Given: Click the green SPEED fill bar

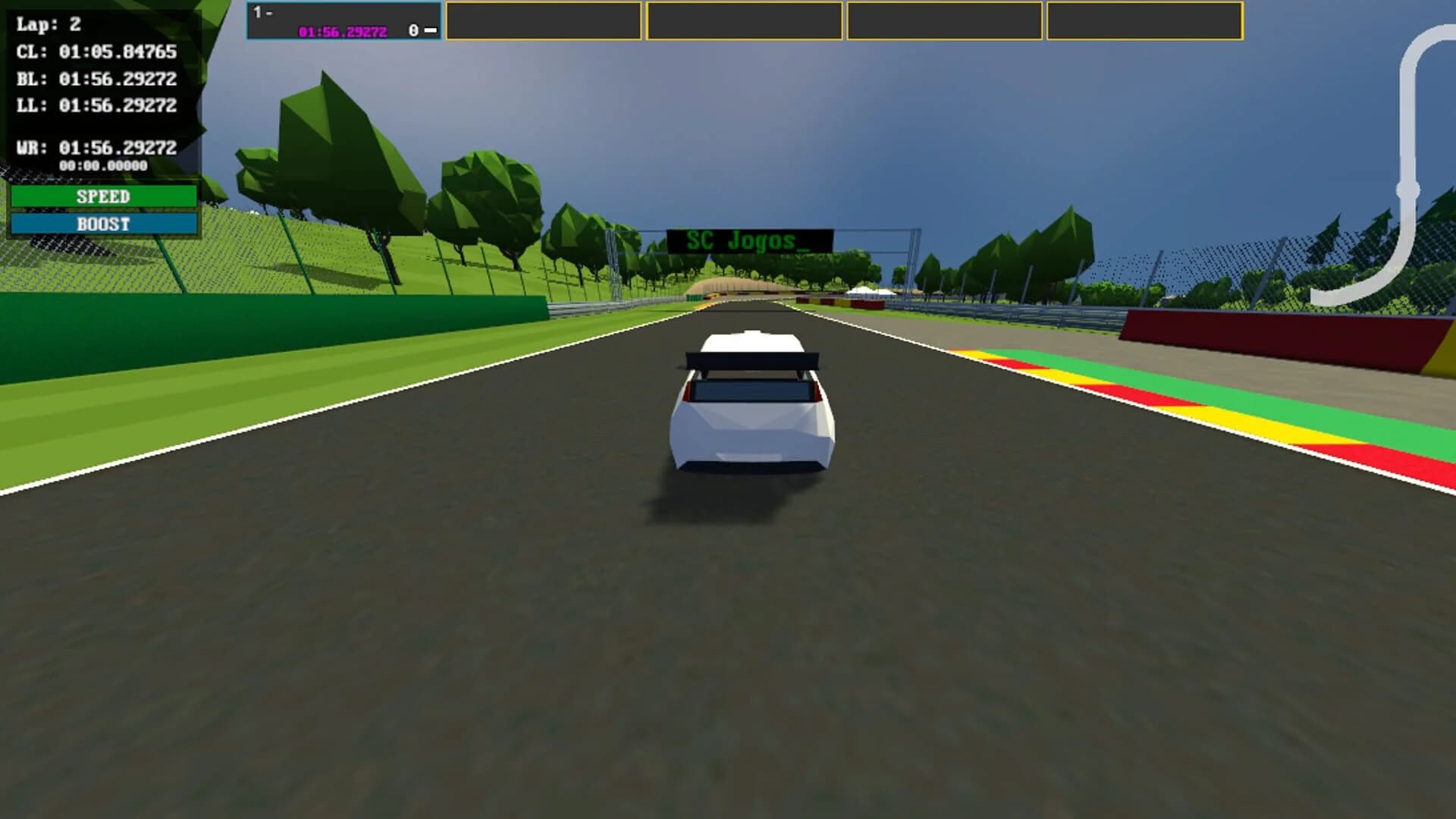Looking at the screenshot, I should [x=102, y=196].
